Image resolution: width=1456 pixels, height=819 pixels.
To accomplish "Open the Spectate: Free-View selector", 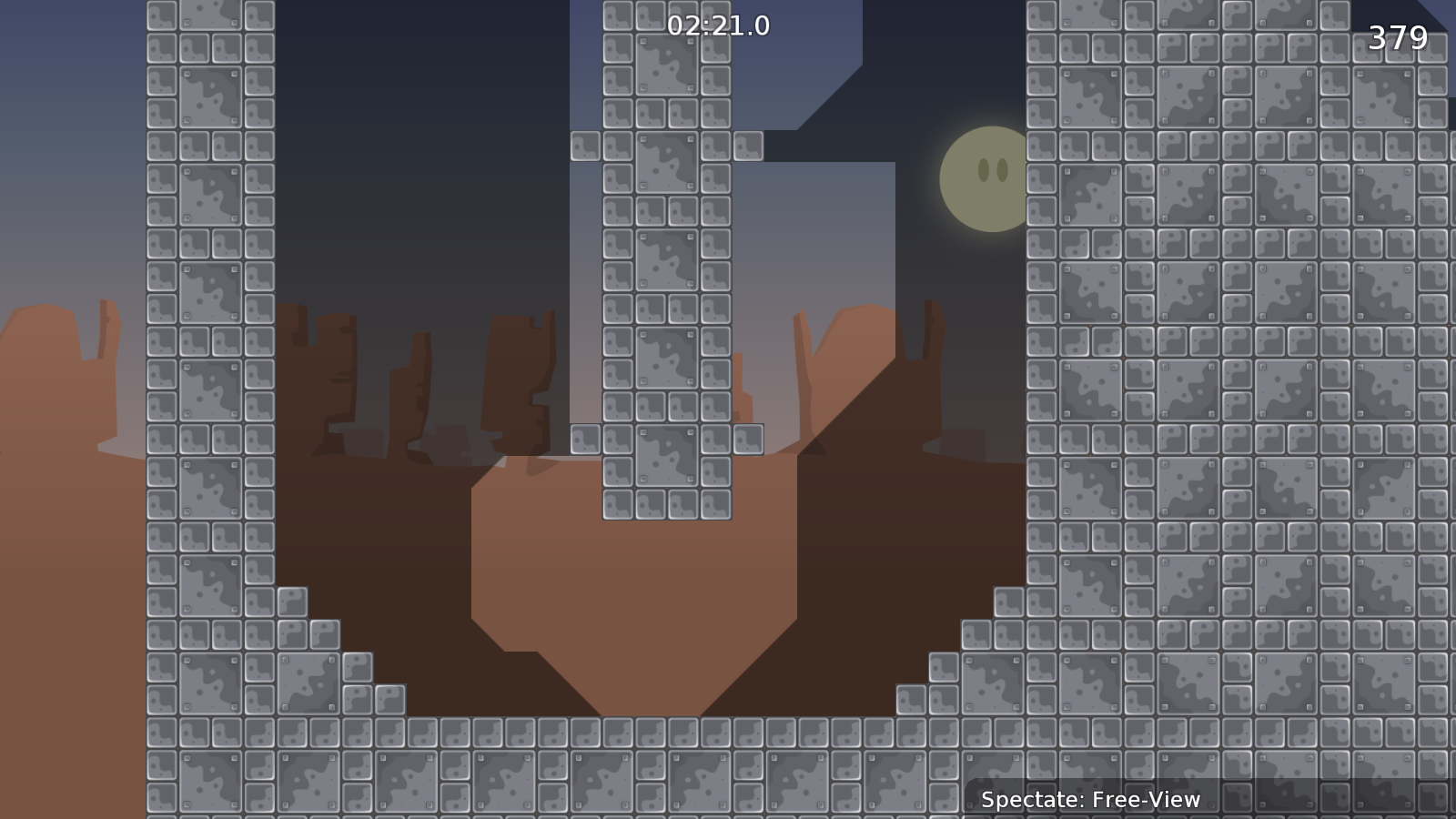I will point(1090,801).
